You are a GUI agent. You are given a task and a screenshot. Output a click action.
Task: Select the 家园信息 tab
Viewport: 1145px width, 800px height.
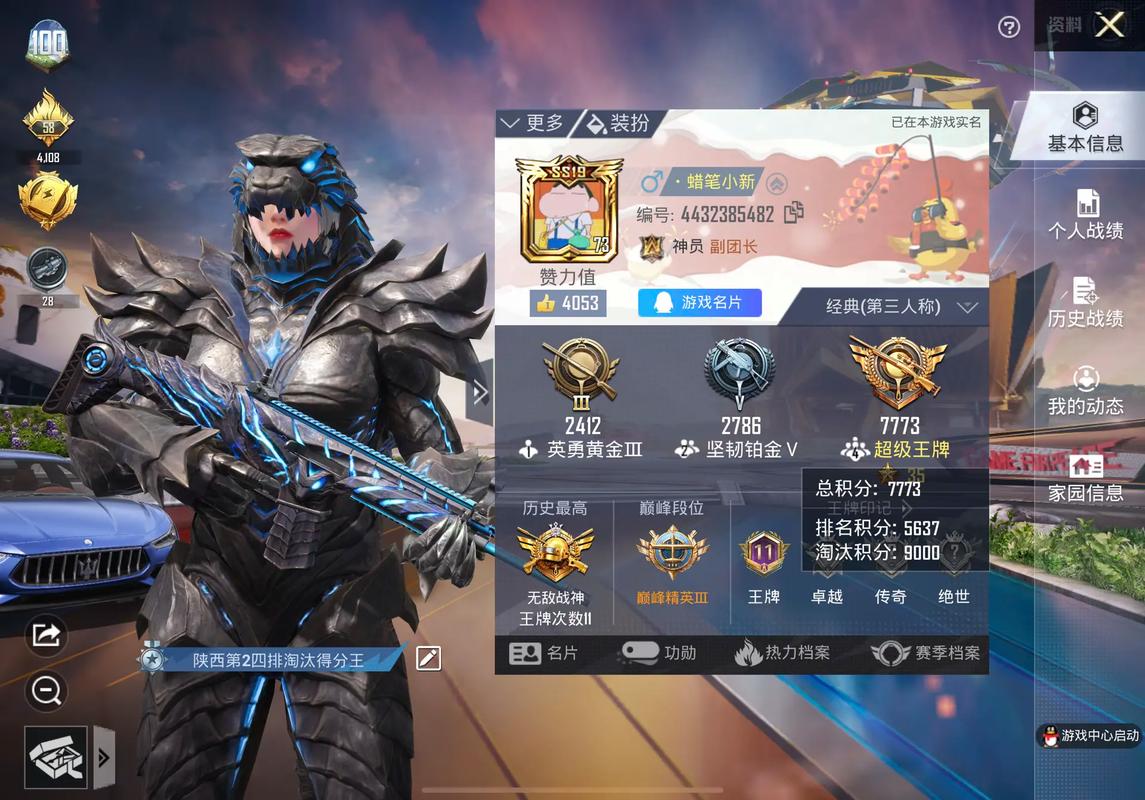tap(1085, 478)
